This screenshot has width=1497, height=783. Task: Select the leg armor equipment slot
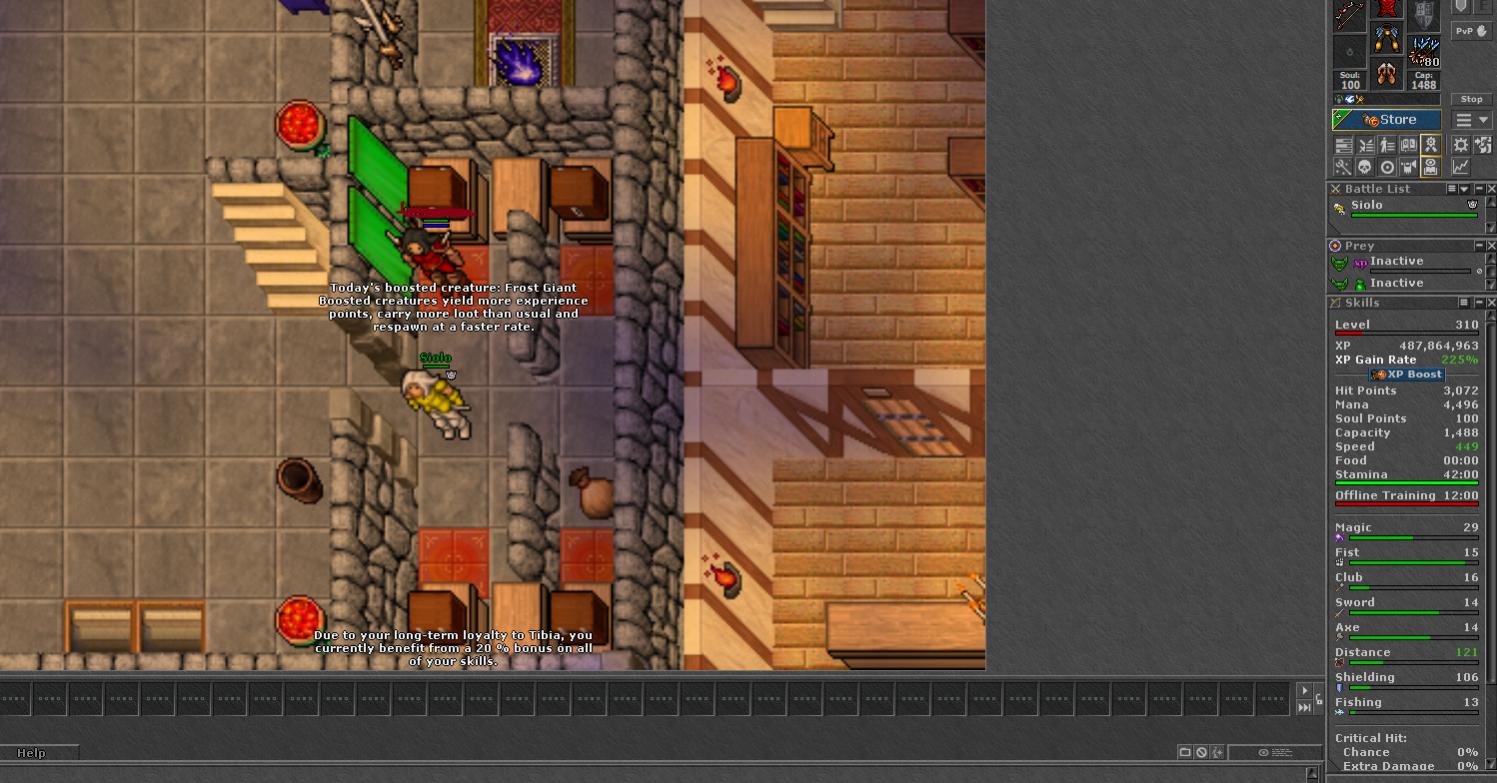click(x=1386, y=40)
